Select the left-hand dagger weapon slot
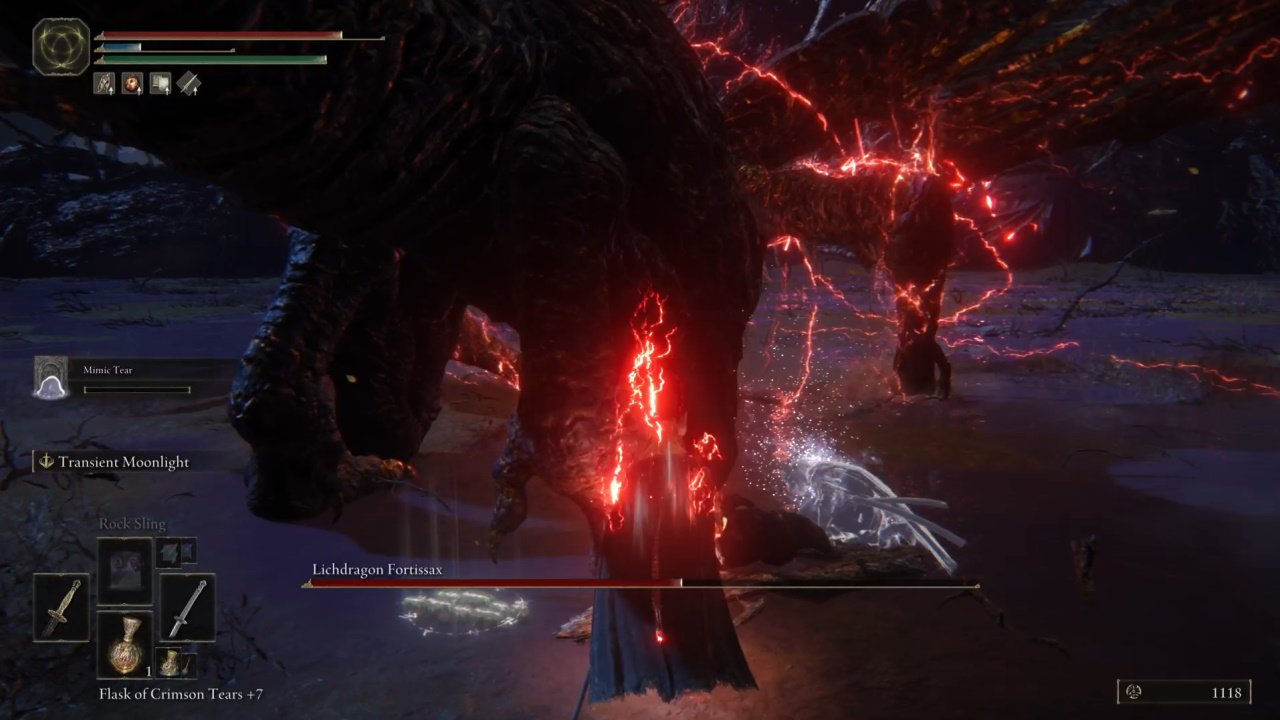 pos(61,607)
